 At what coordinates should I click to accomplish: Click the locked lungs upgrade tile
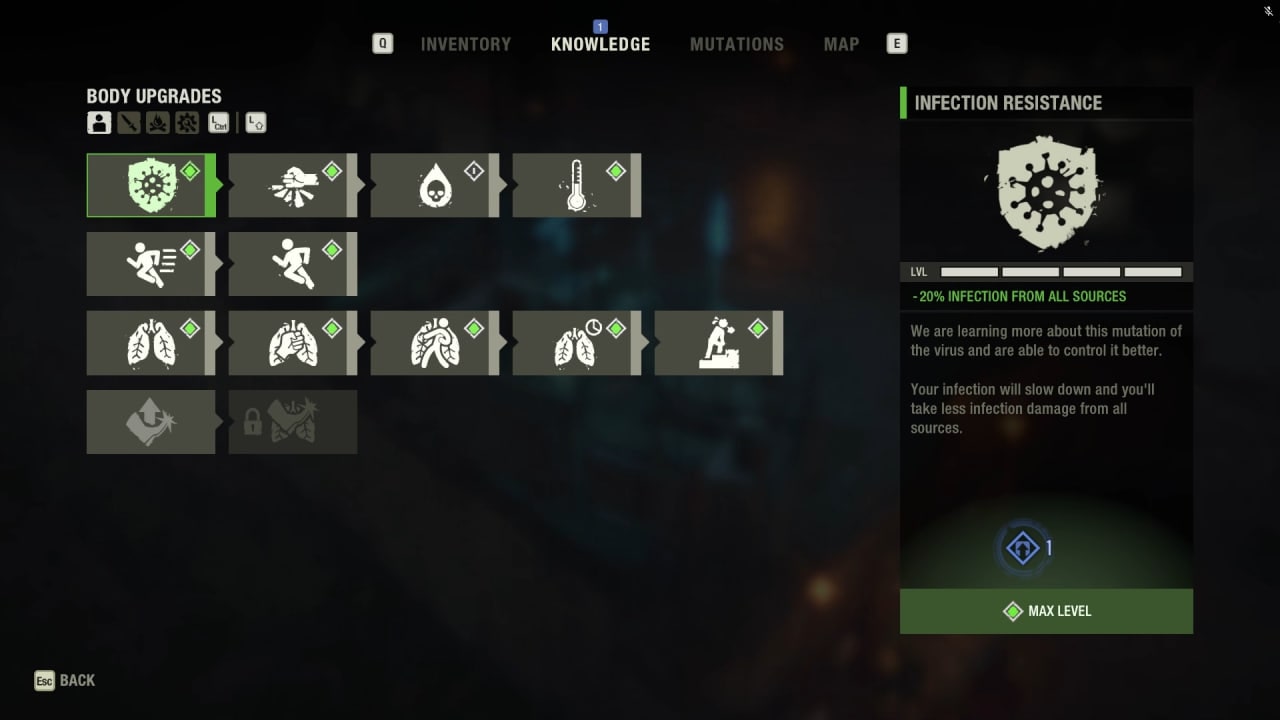click(x=292, y=422)
